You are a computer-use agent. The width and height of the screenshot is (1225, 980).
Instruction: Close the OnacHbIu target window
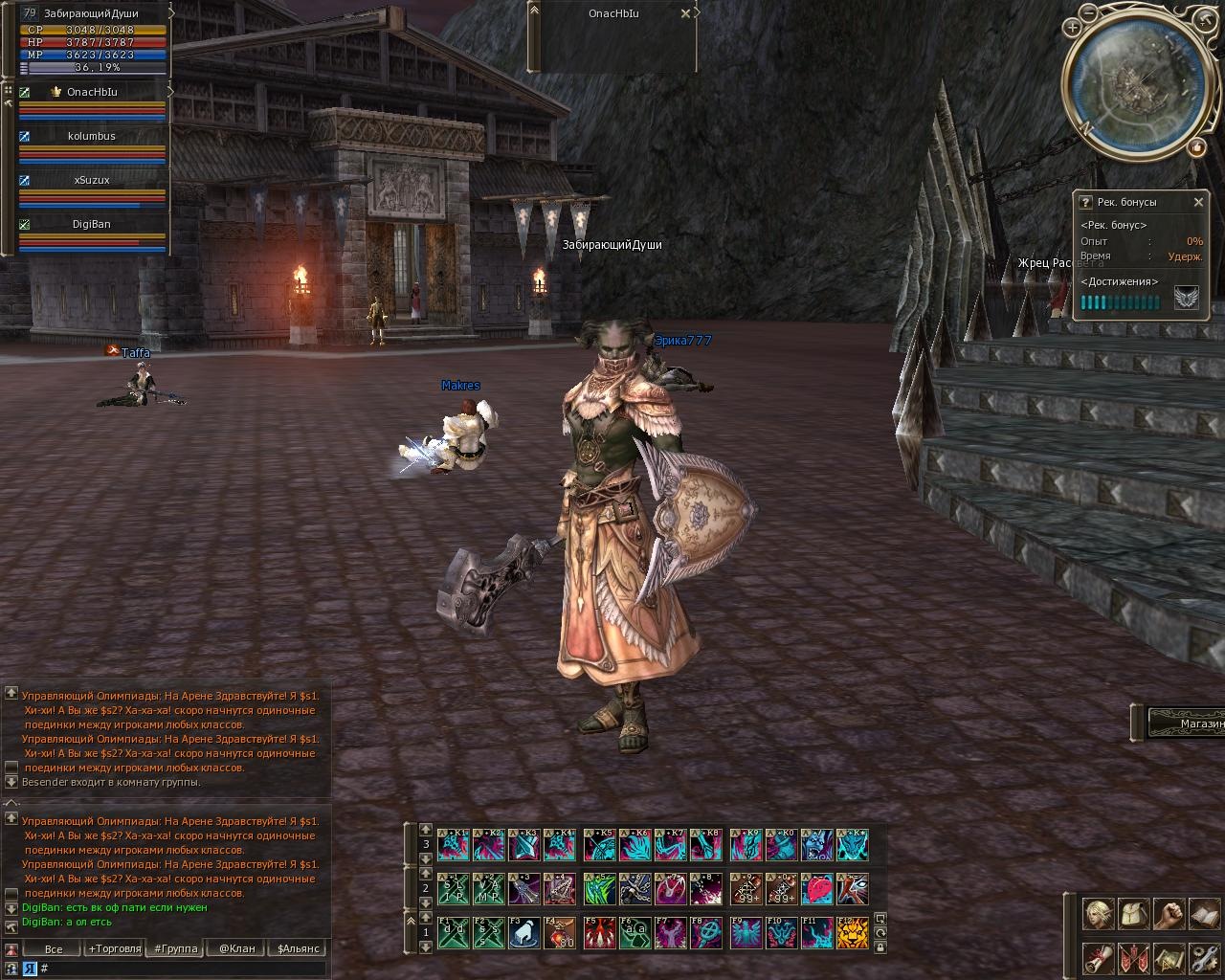click(685, 13)
